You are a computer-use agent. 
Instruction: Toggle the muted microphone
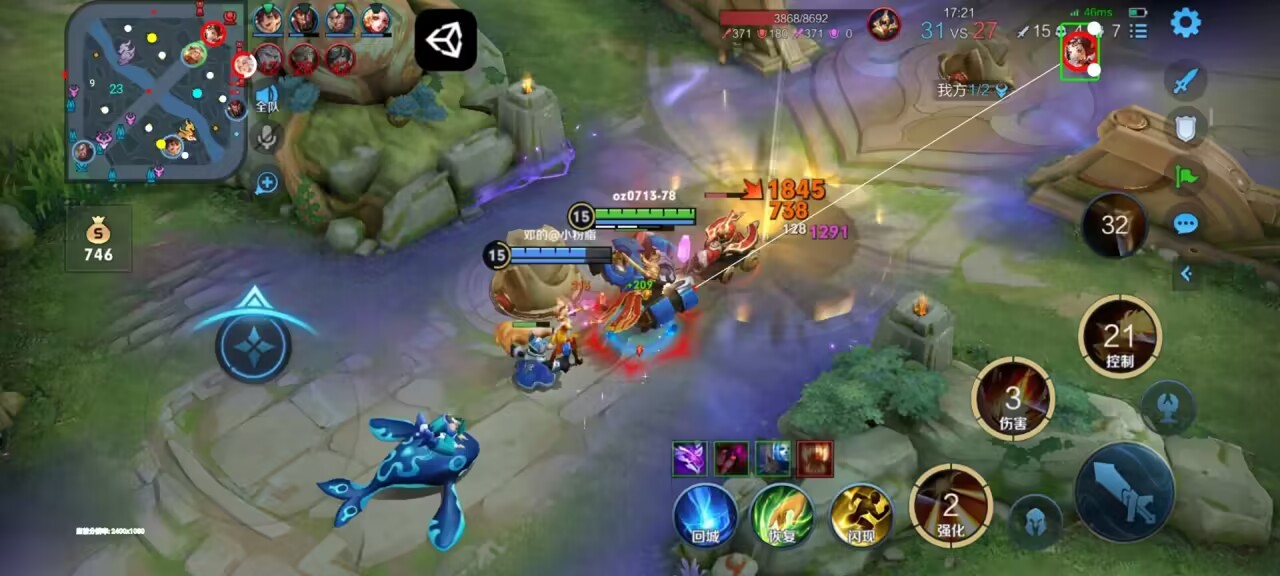pos(267,138)
